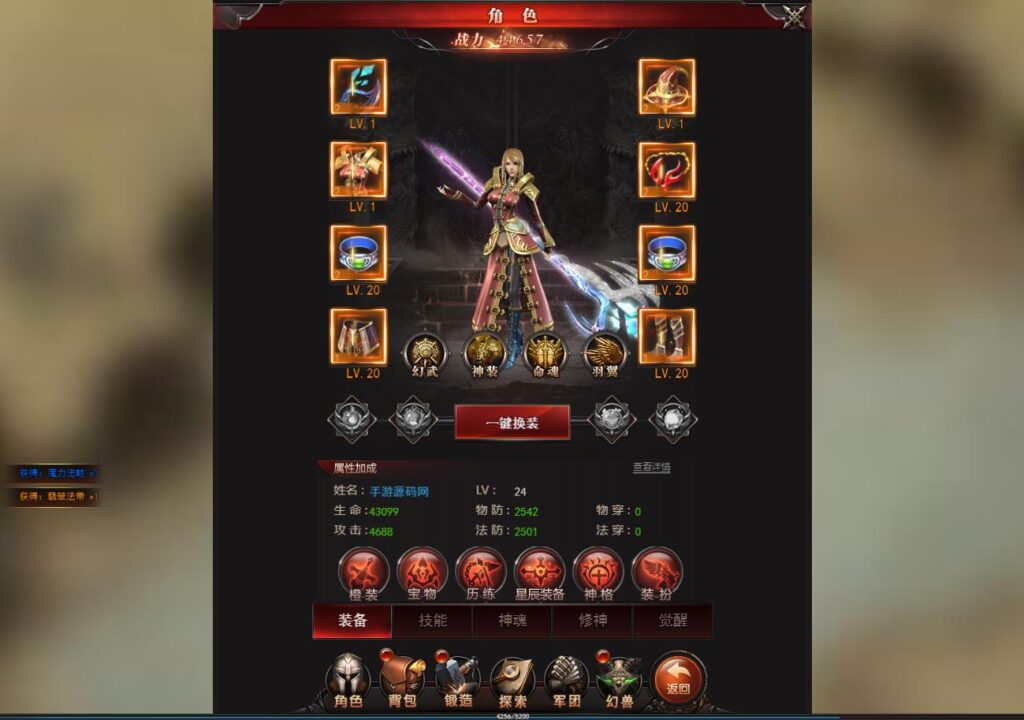
Task: Open the 背包 backpack menu
Action: 403,680
